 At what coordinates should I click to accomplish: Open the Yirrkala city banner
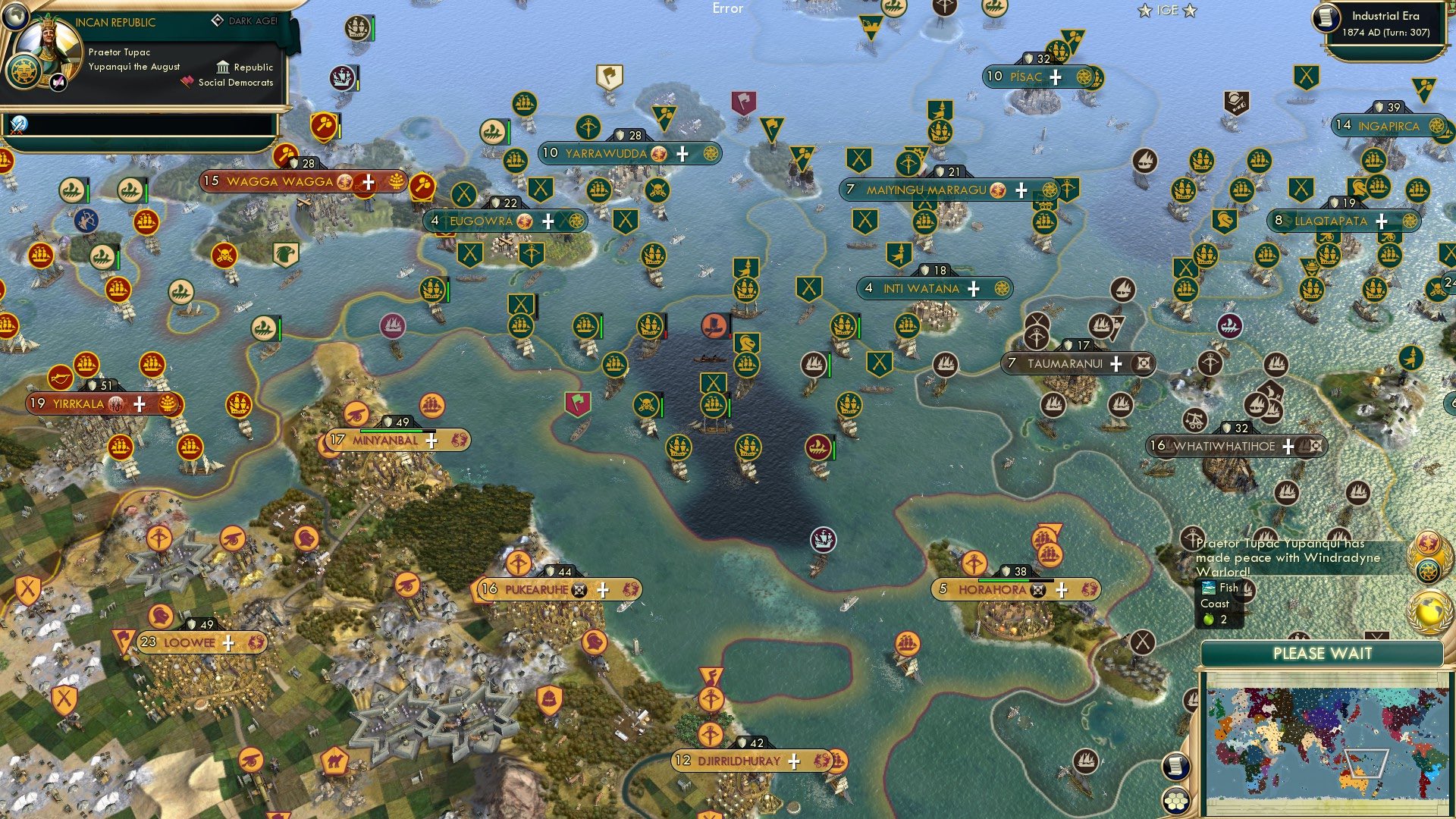pyautogui.click(x=76, y=404)
